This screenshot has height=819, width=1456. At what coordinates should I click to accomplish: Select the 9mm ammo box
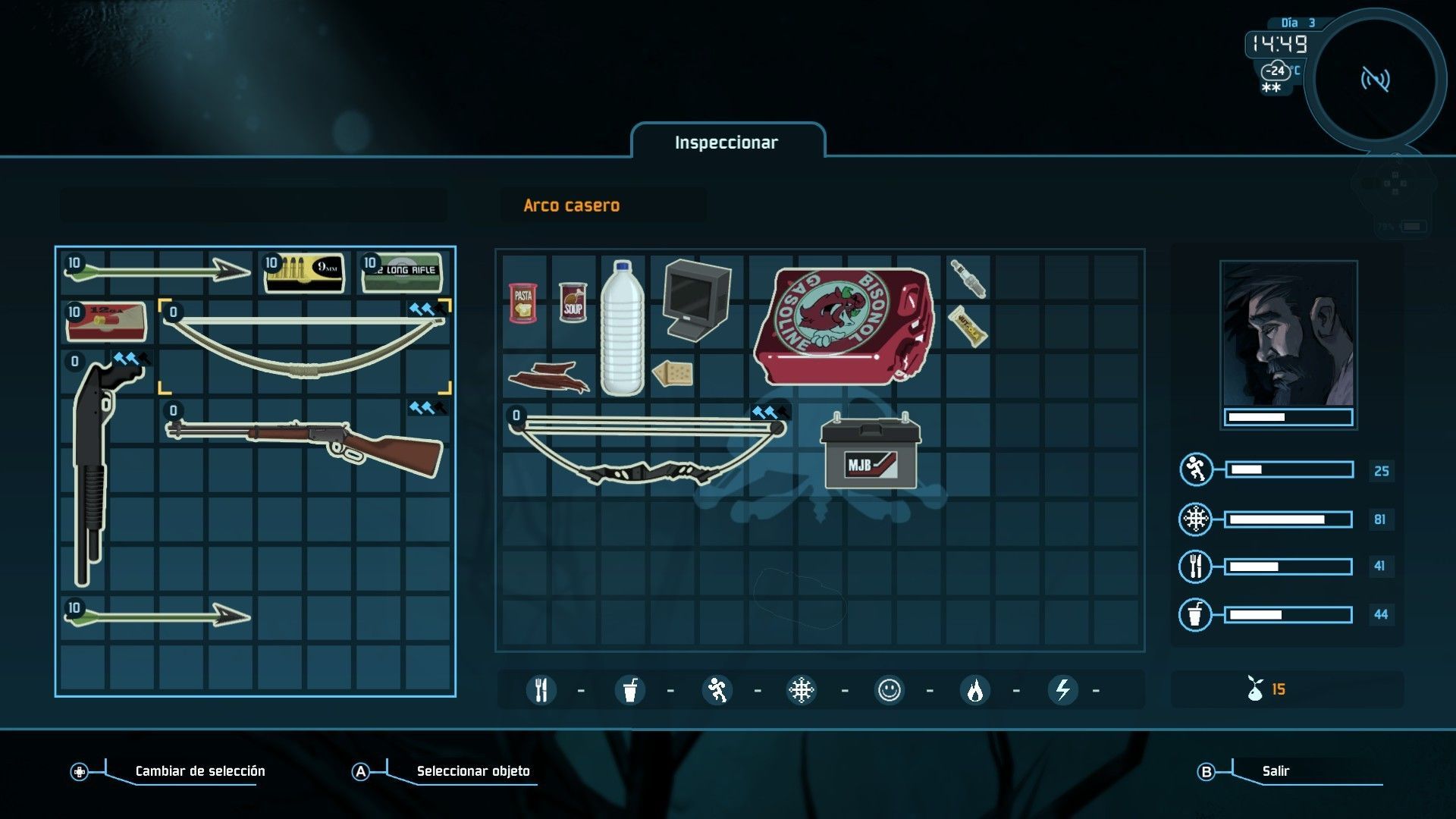pyautogui.click(x=305, y=273)
